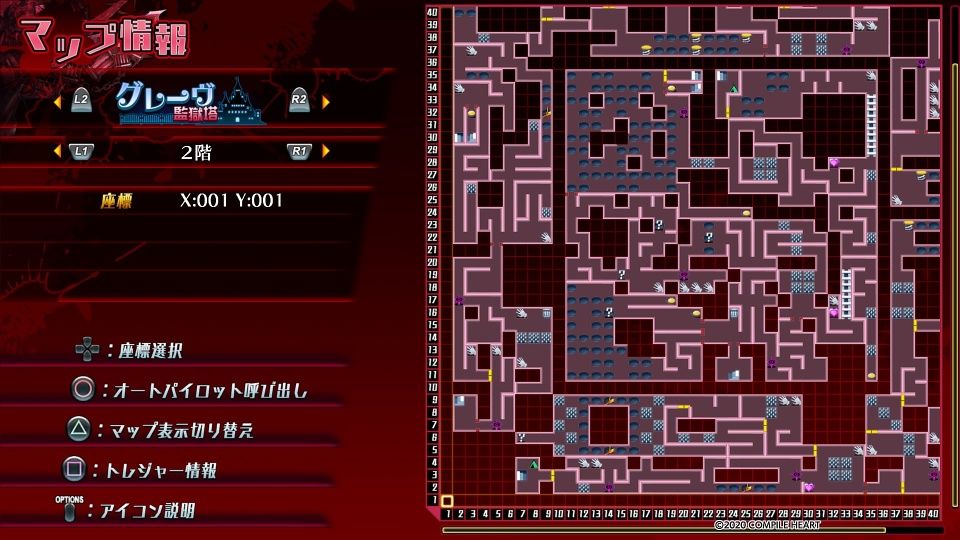The height and width of the screenshot is (540, 960).
Task: Select the グレーヴ監獄塔 dungeon banner
Action: tap(190, 100)
